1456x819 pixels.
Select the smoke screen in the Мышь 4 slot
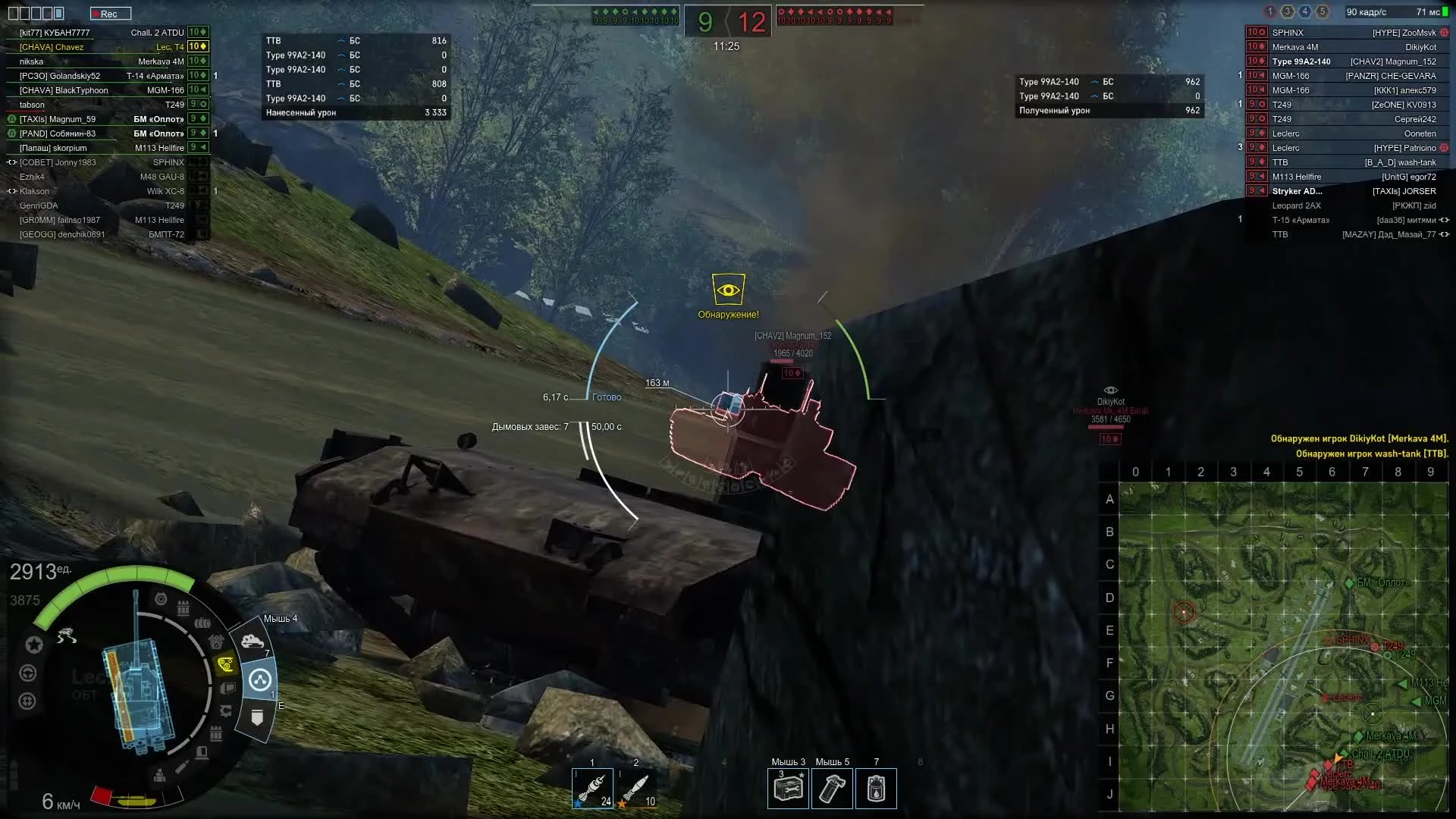pos(254,641)
